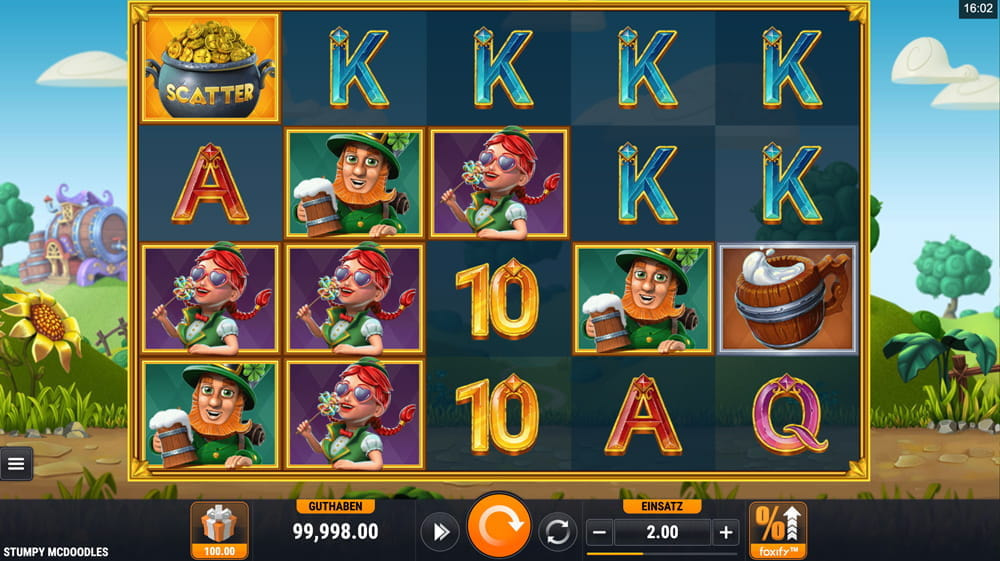Open the hamburger menu
Viewport: 1000px width, 561px height.
click(x=17, y=463)
